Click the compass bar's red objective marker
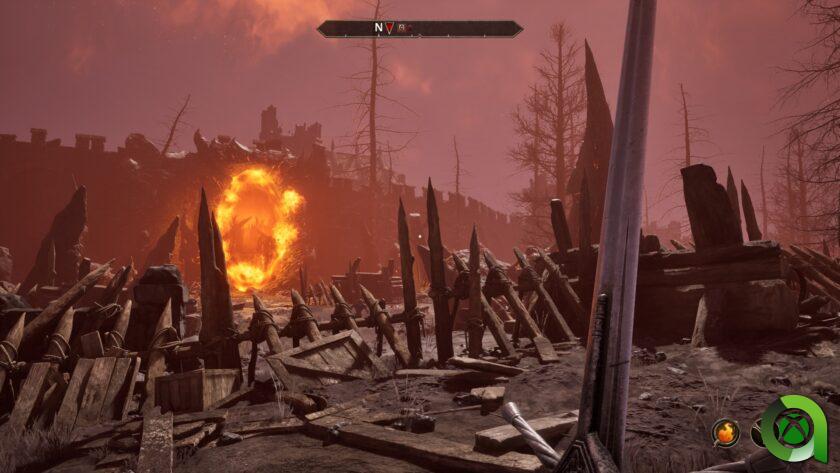This screenshot has width=840, height=473. click(x=390, y=29)
